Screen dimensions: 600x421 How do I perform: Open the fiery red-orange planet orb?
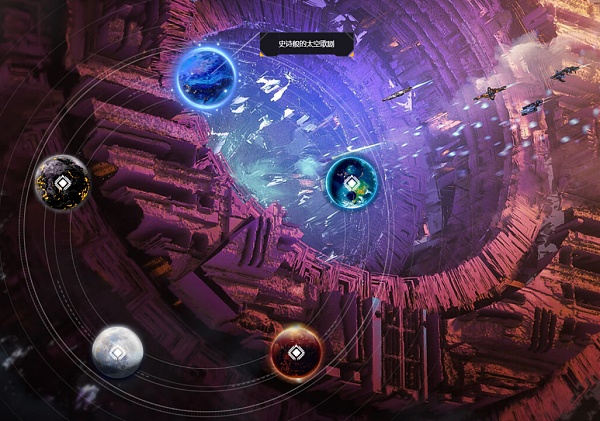tap(296, 352)
